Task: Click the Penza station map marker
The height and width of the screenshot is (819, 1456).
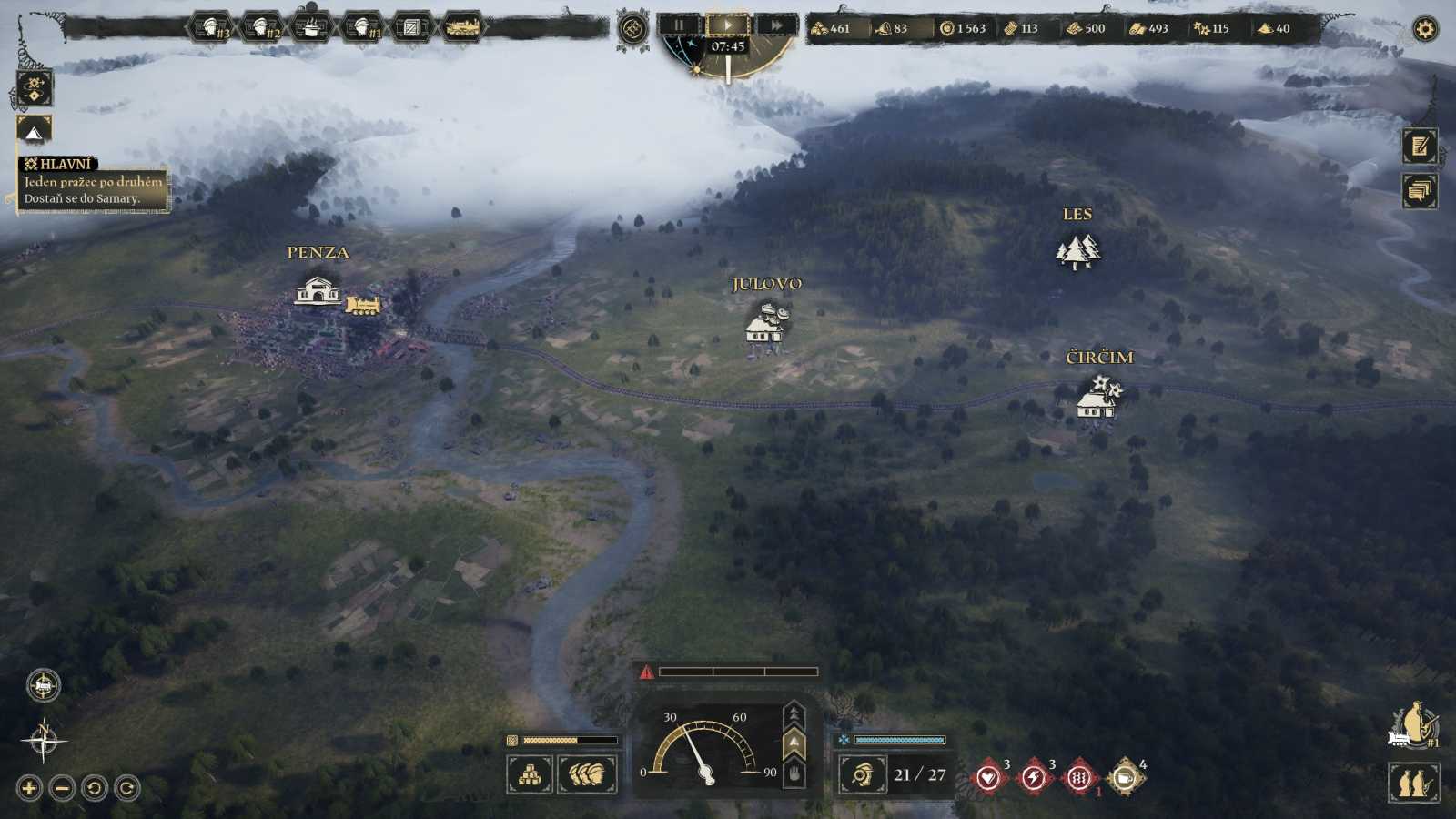Action: (x=318, y=291)
